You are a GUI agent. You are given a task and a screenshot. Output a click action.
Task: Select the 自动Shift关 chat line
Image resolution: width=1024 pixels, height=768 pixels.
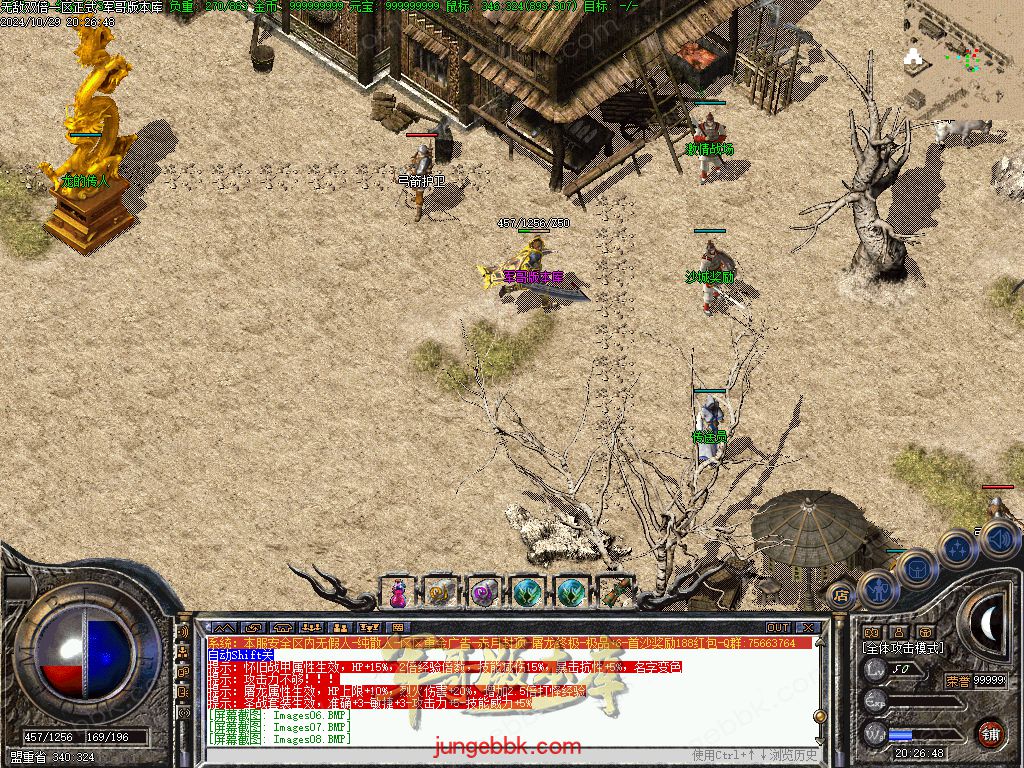pyautogui.click(x=240, y=655)
